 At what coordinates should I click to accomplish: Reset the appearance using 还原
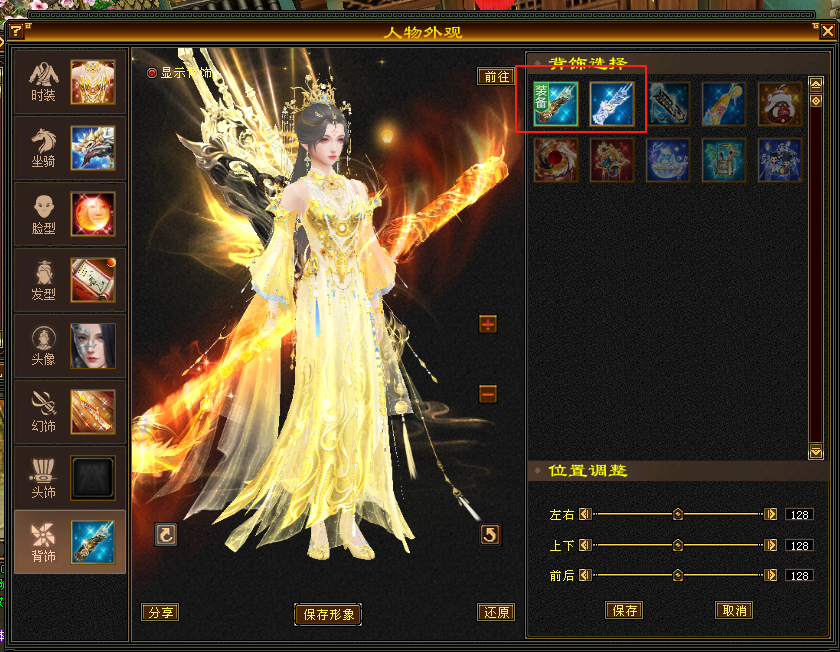click(496, 613)
